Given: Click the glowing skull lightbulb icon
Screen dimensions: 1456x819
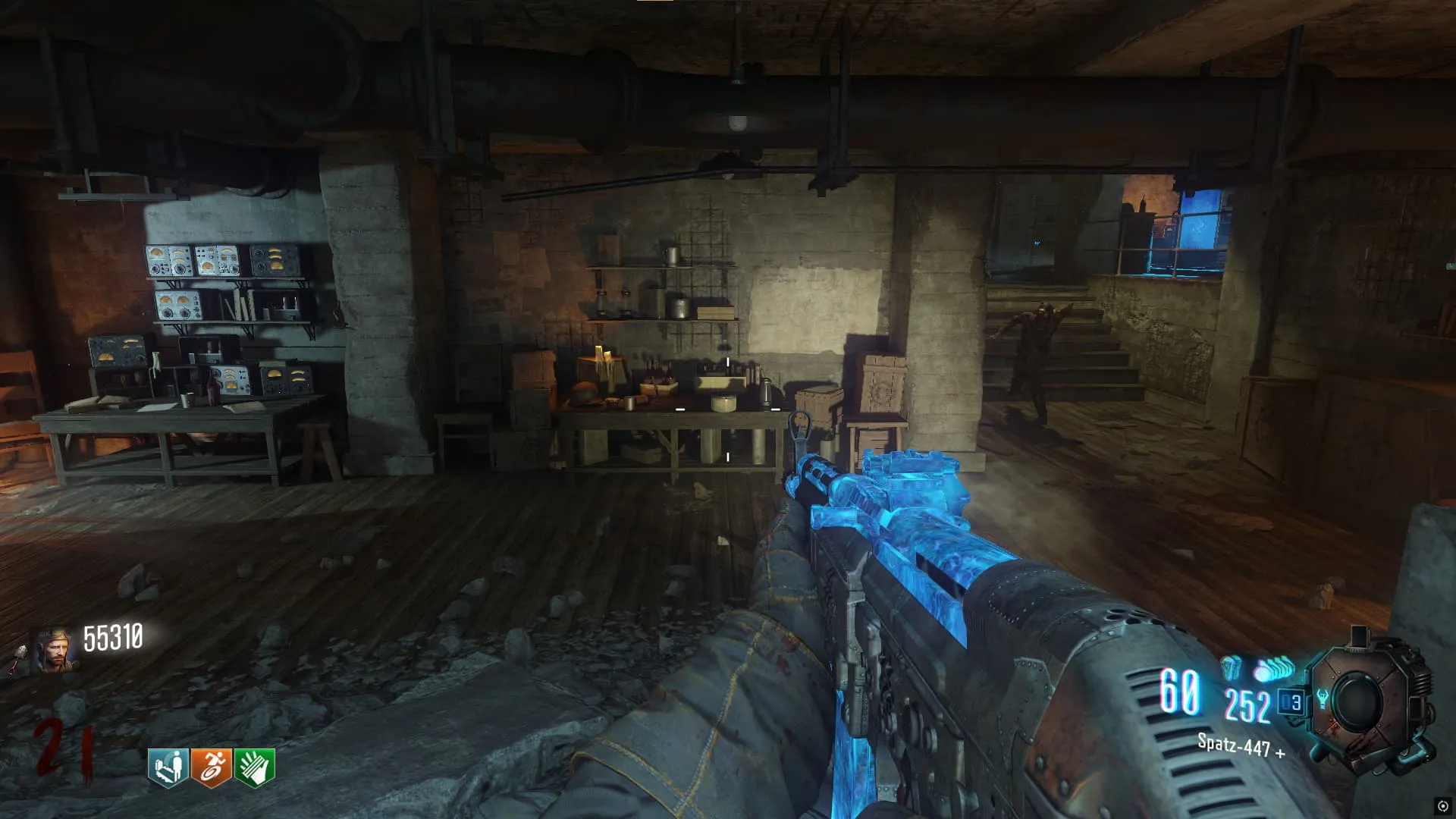Looking at the screenshot, I should [x=1323, y=698].
